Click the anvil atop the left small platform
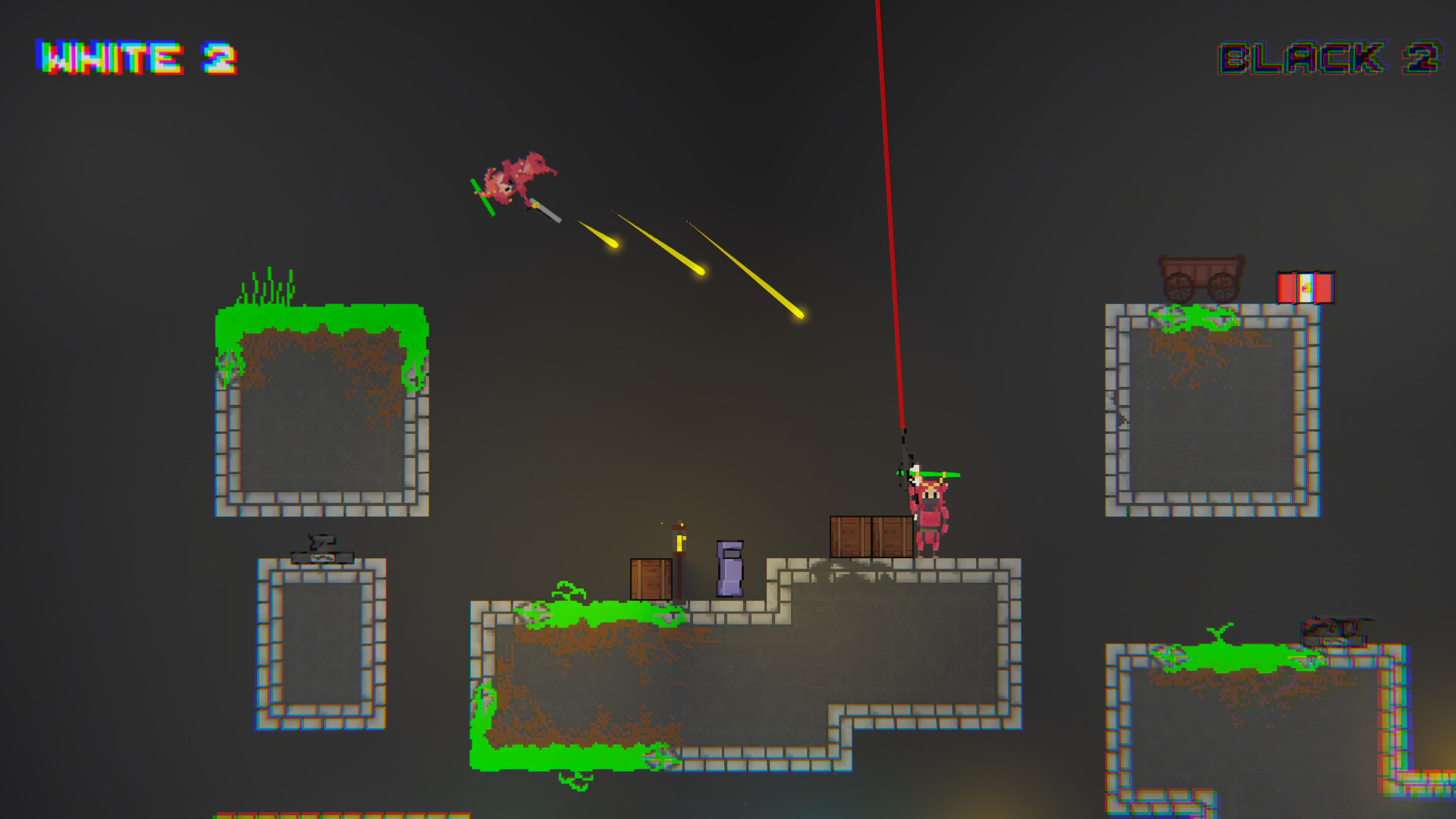 click(x=322, y=557)
